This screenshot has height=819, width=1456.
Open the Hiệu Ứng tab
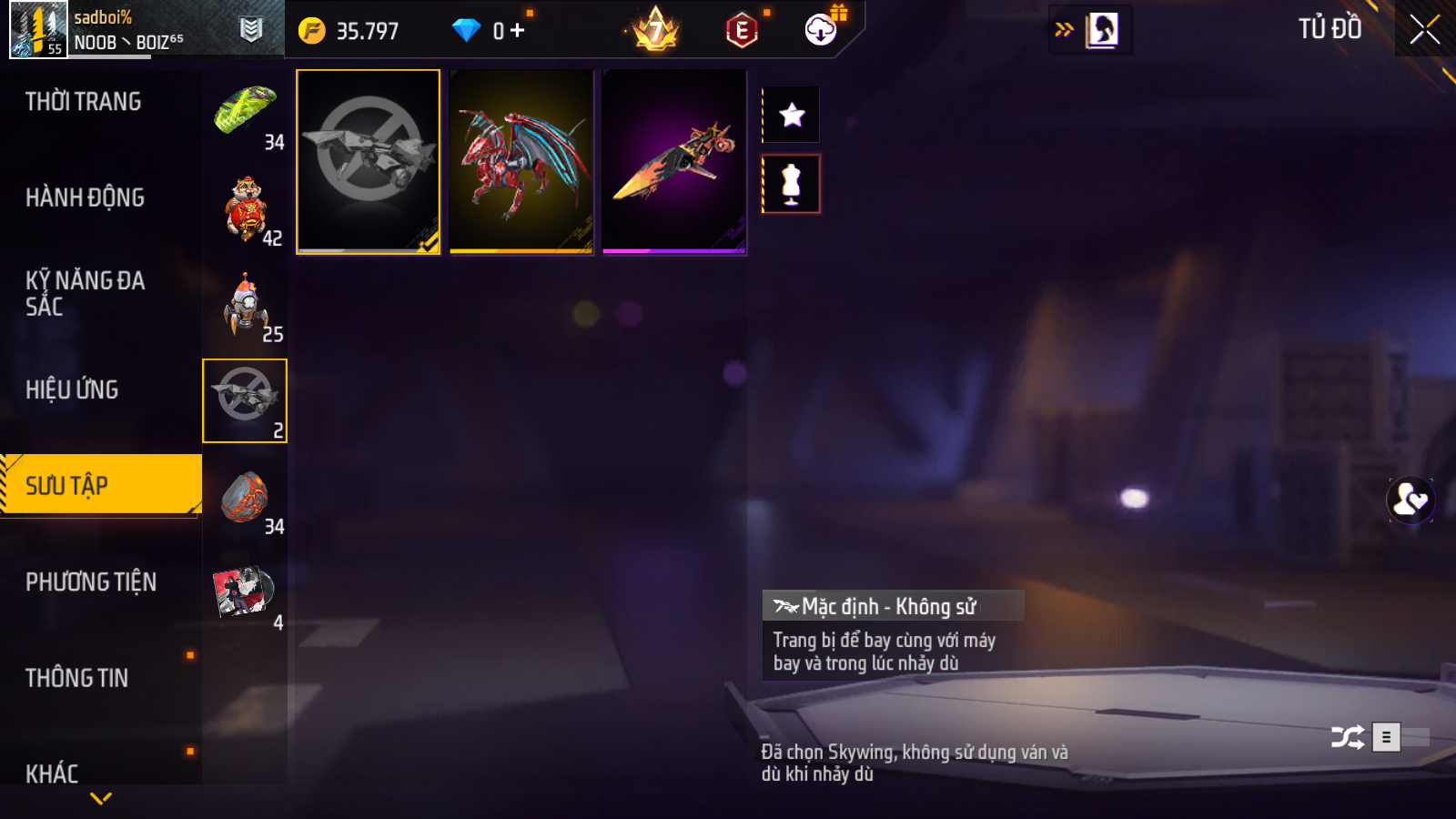point(73,389)
